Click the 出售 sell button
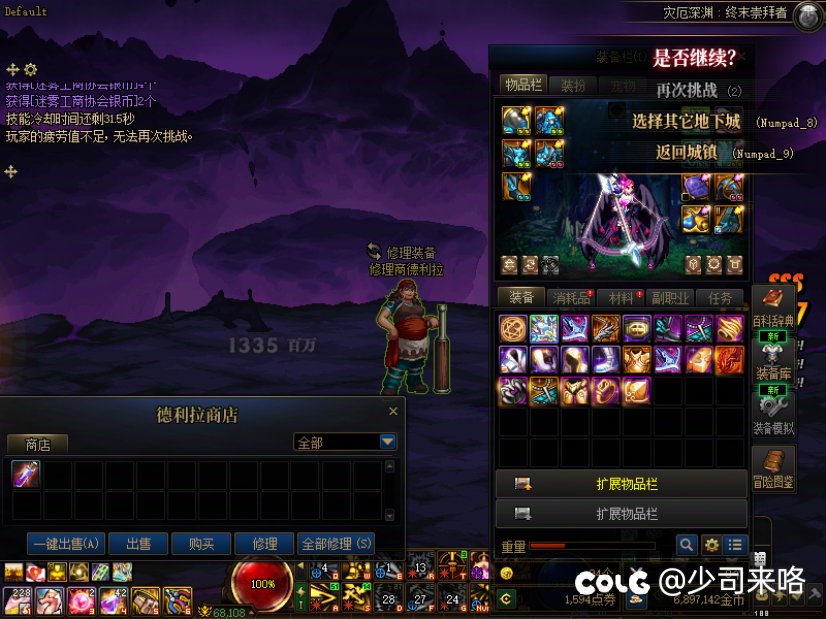The height and width of the screenshot is (619, 826). tap(138, 544)
